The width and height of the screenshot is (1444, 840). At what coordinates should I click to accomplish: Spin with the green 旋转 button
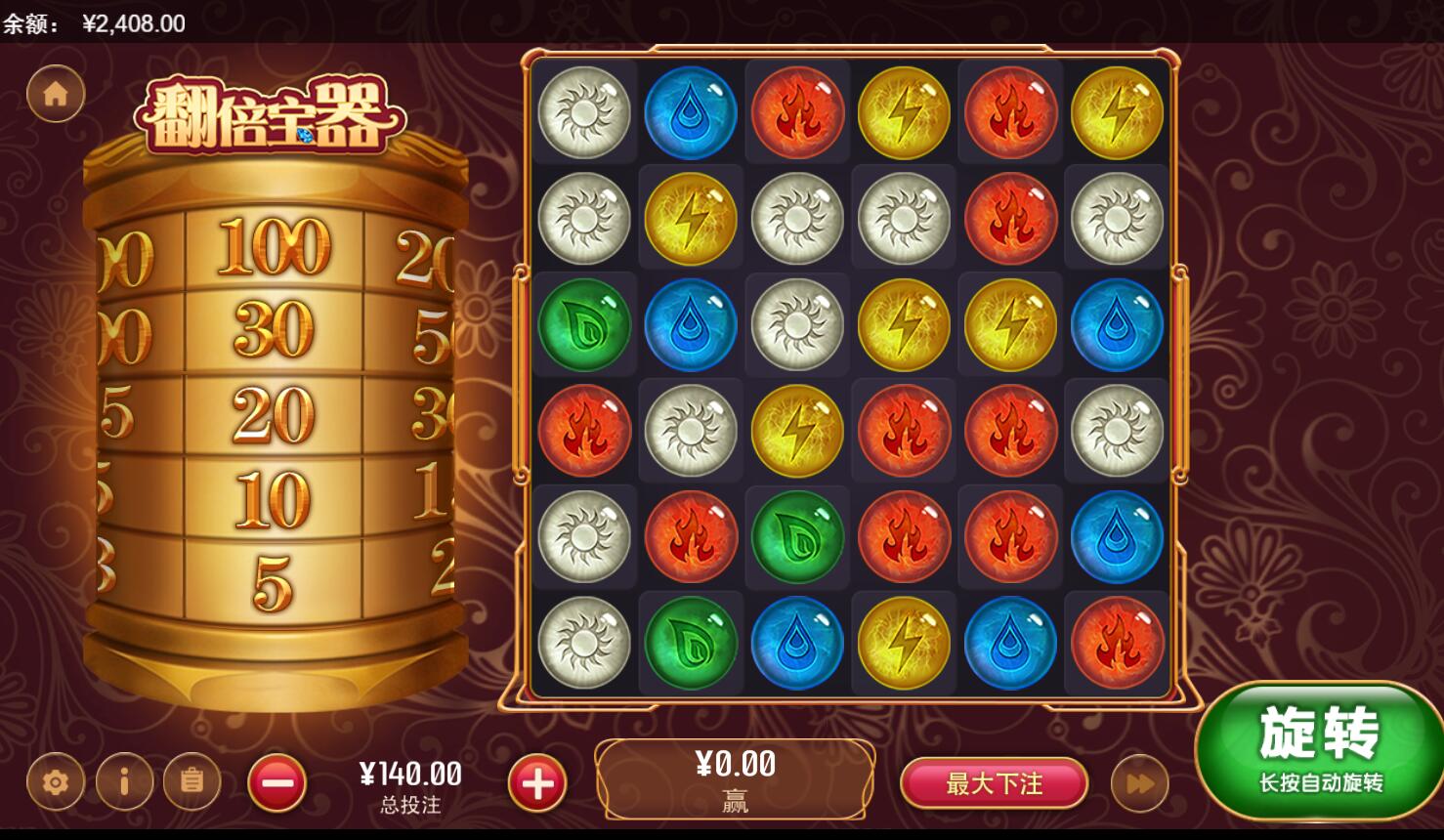click(x=1319, y=750)
